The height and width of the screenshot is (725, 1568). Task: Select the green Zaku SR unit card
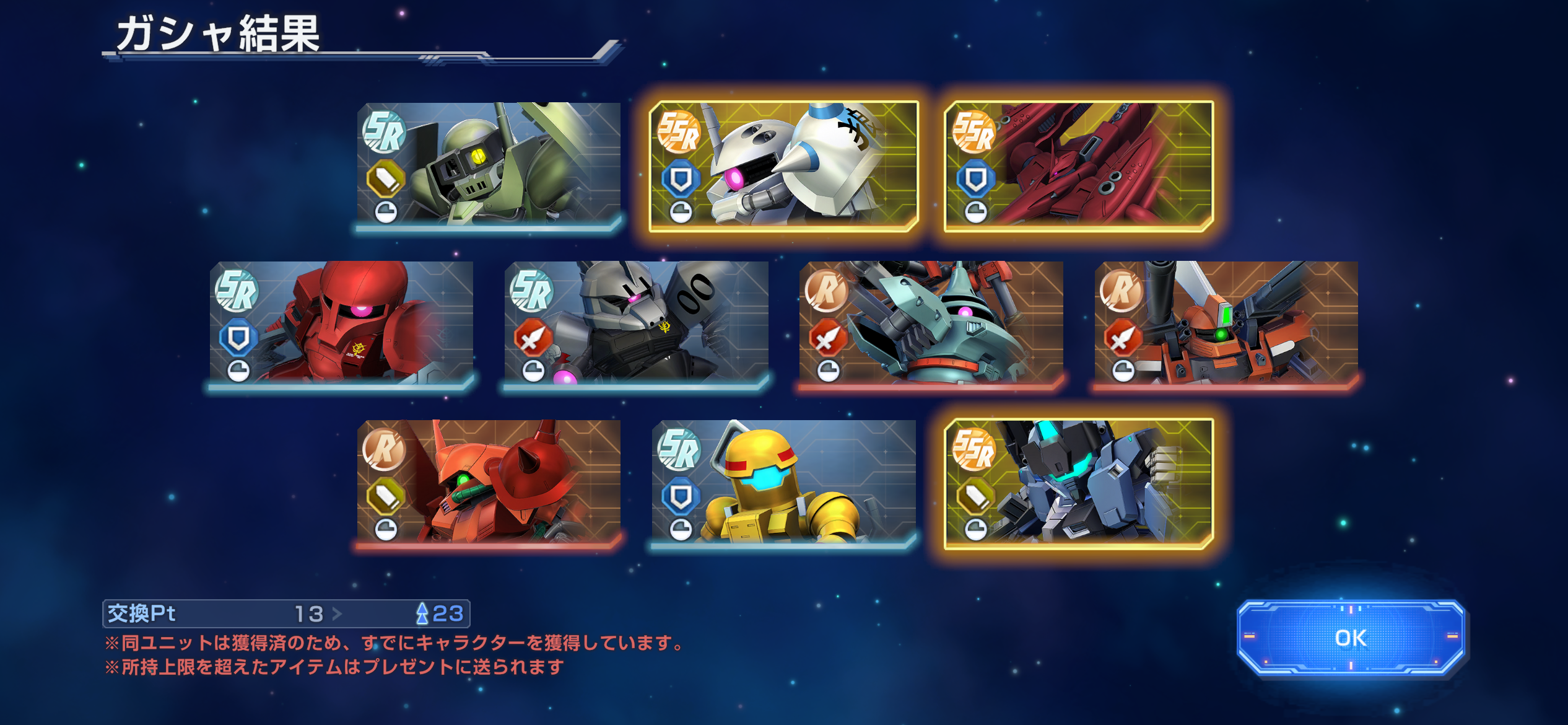click(x=489, y=165)
